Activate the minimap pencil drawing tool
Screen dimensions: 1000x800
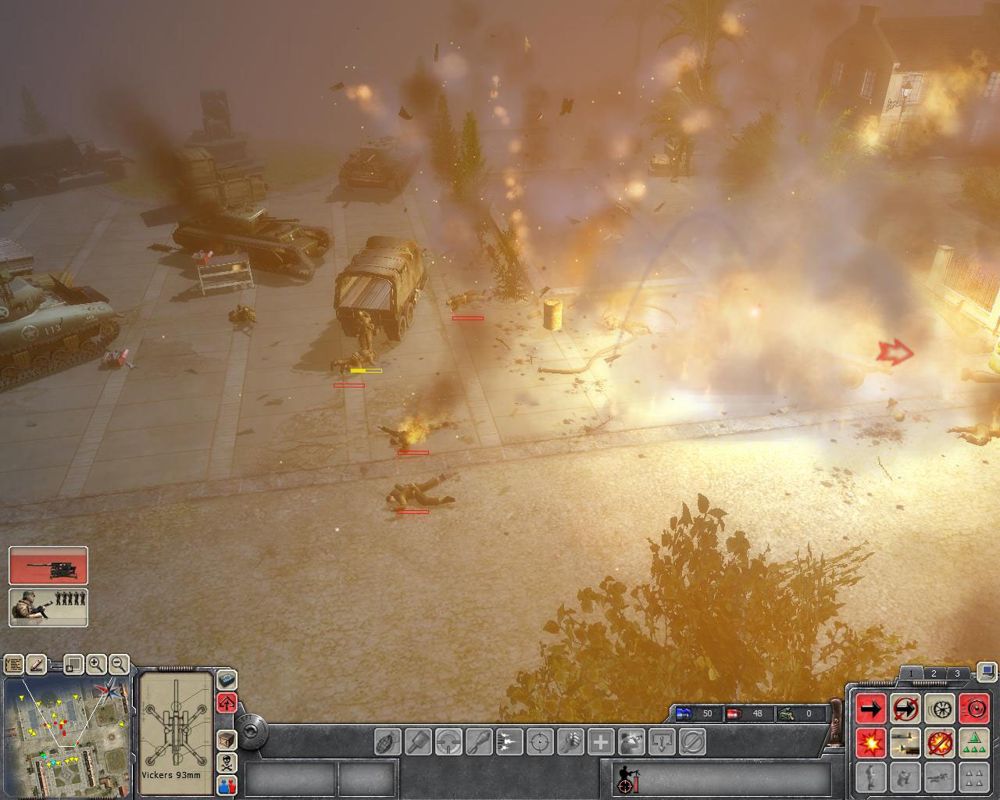point(37,663)
